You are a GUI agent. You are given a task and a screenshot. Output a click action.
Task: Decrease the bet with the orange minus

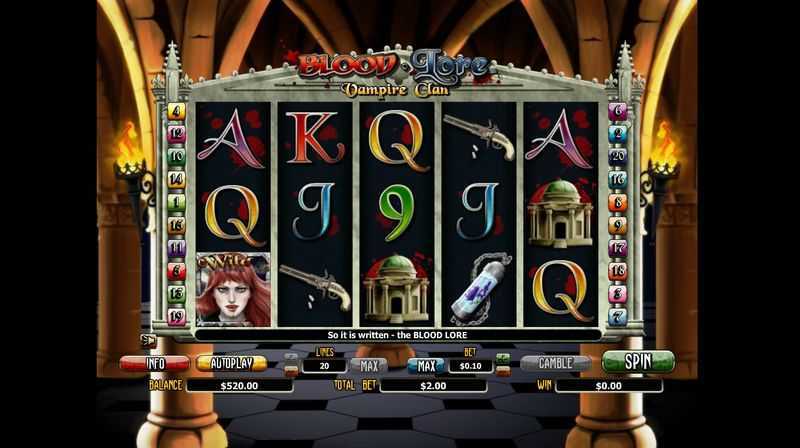(x=502, y=371)
